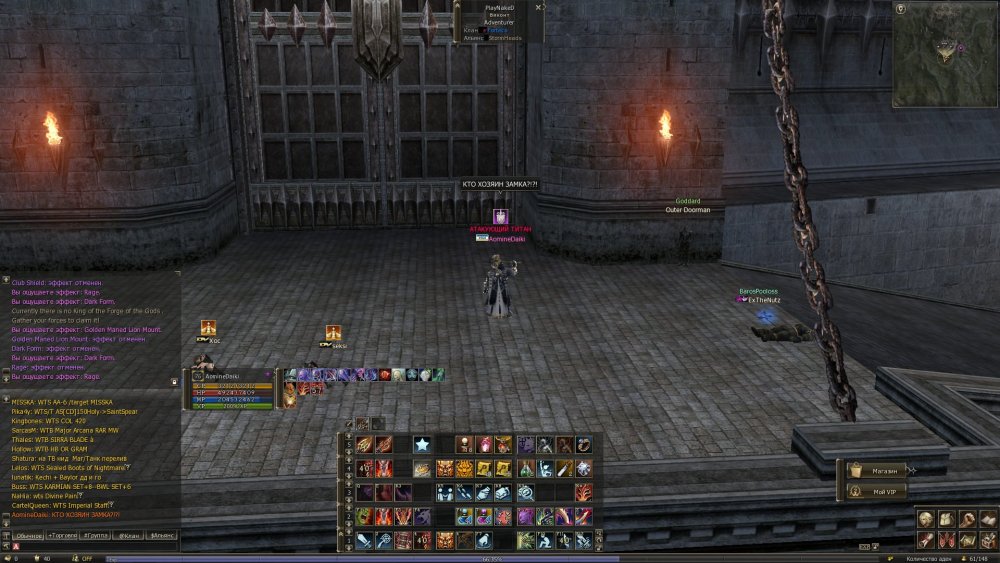
Task: Select the Обычное general chat tab
Action: pyautogui.click(x=31, y=536)
